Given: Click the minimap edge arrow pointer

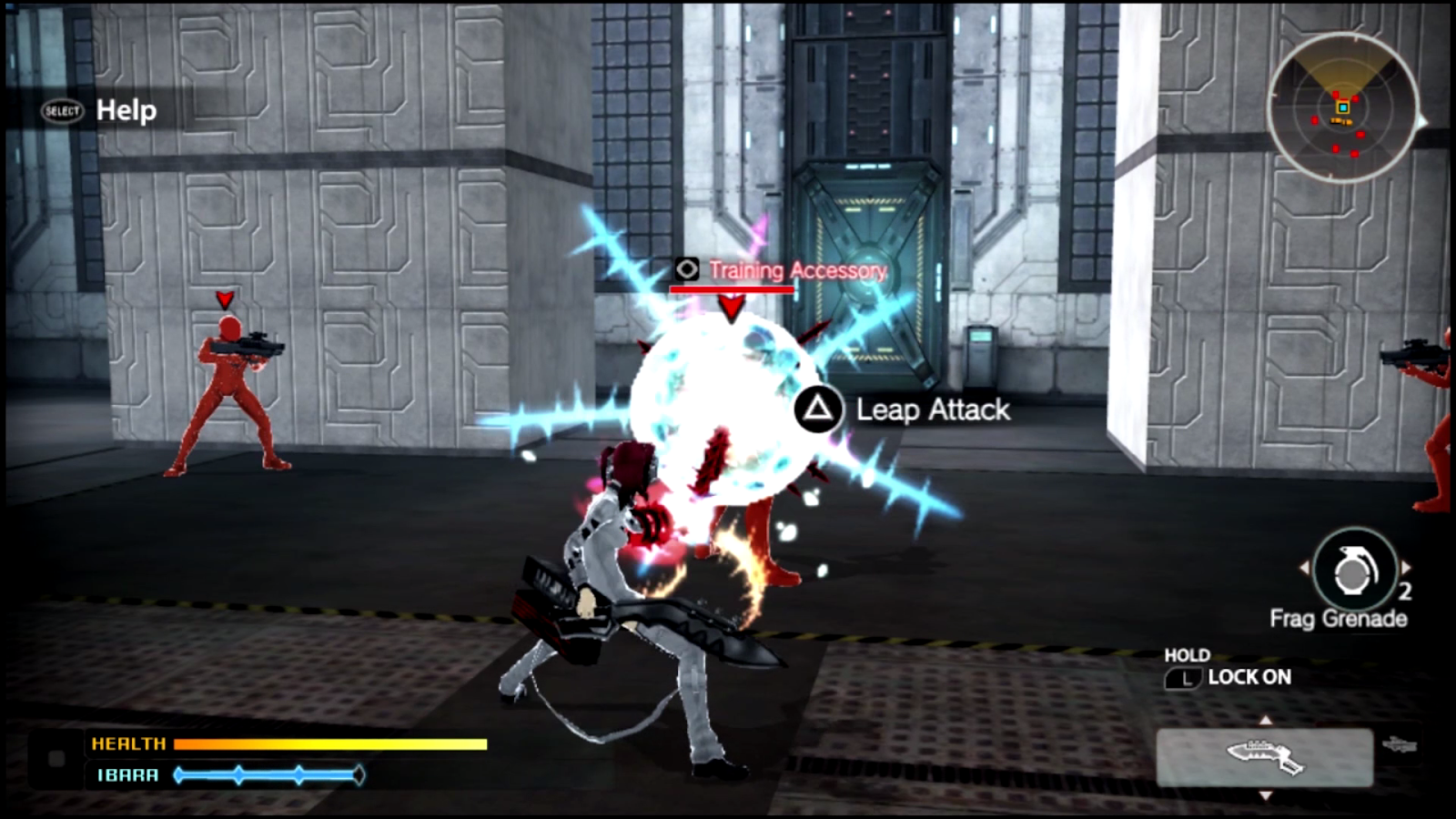Looking at the screenshot, I should pyautogui.click(x=1421, y=120).
